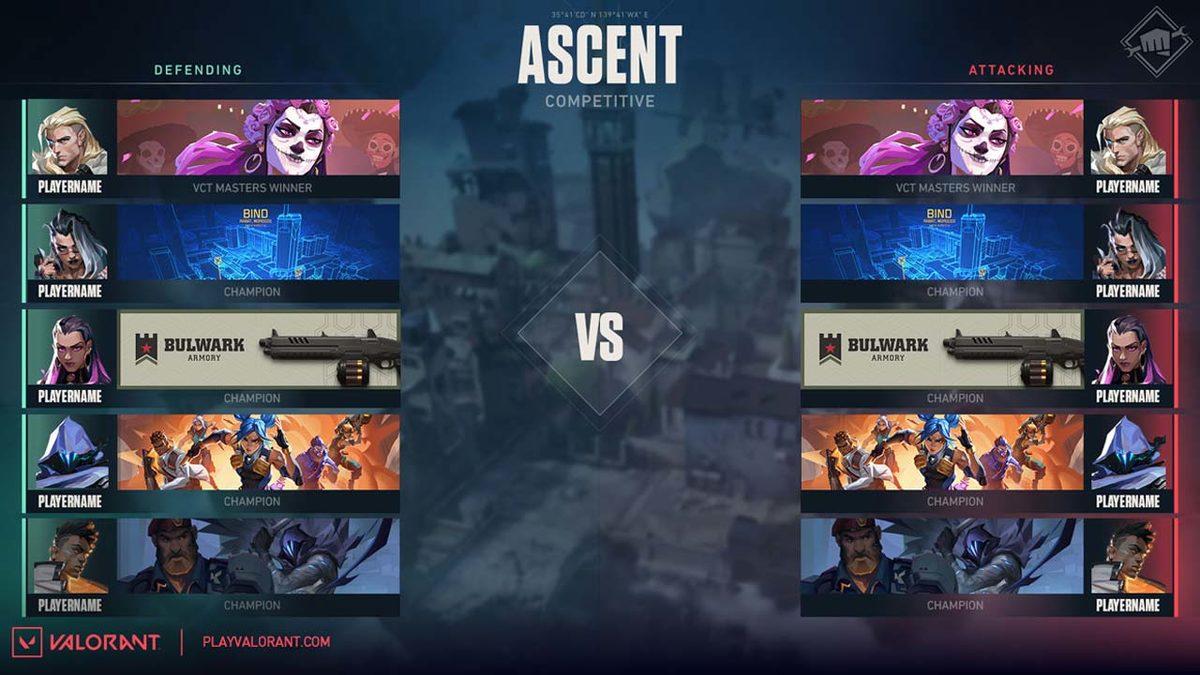
Task: Select the defending team's sugar skull player card
Action: [x=258, y=137]
